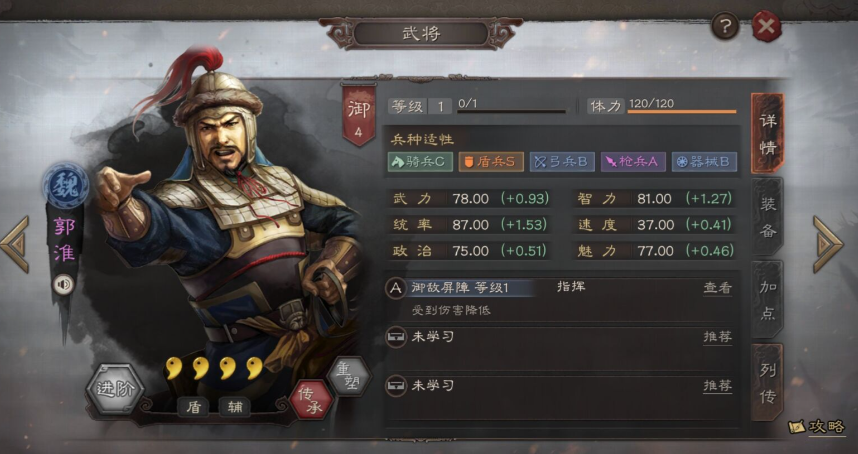Switch to the 详情 details tab
858x454 pixels.
tap(767, 133)
